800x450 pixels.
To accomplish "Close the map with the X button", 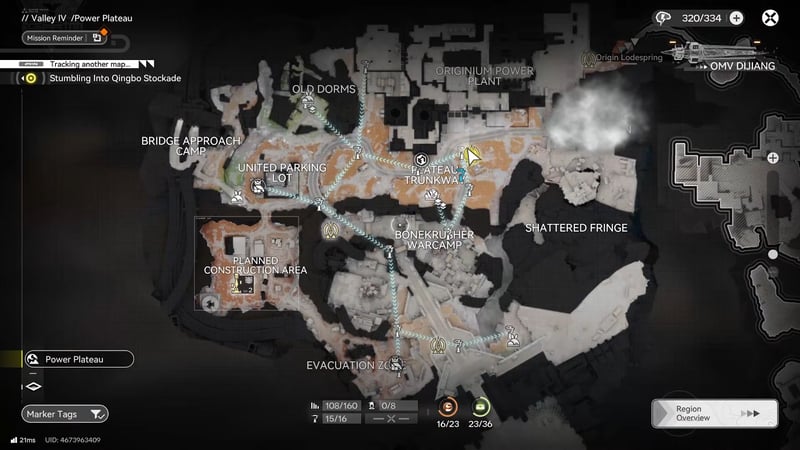I will click(x=771, y=17).
